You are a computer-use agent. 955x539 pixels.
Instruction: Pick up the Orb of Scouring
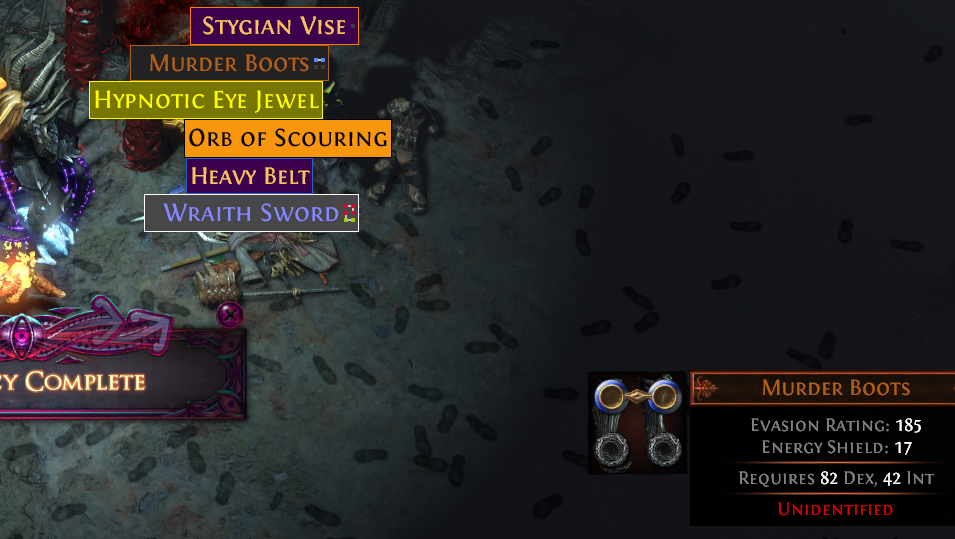coord(287,138)
